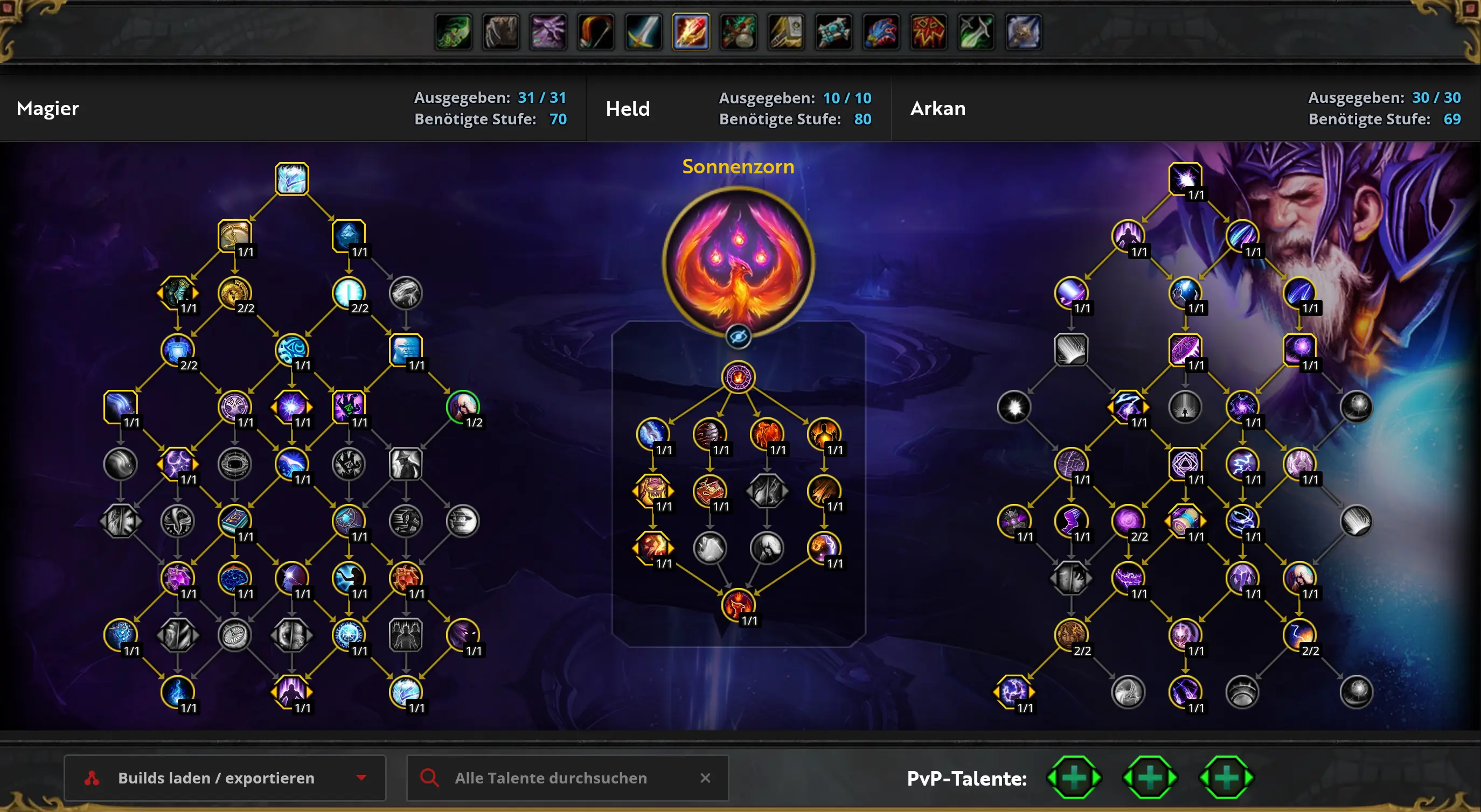The height and width of the screenshot is (812, 1481).
Task: Select the sword class icon in the top bar
Action: tap(643, 33)
